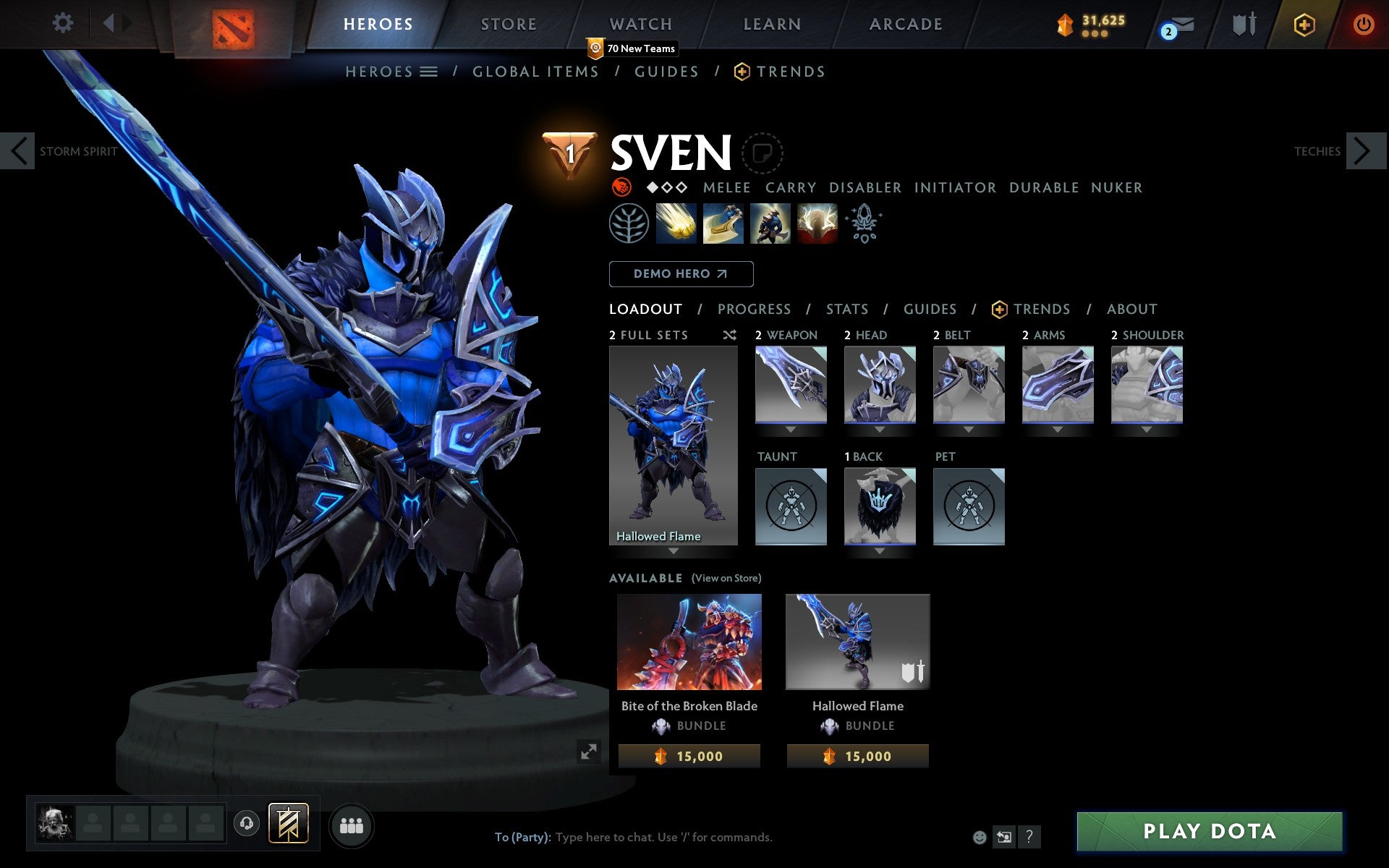Click the Demo Hero button
The height and width of the screenshot is (868, 1389).
coord(681,273)
